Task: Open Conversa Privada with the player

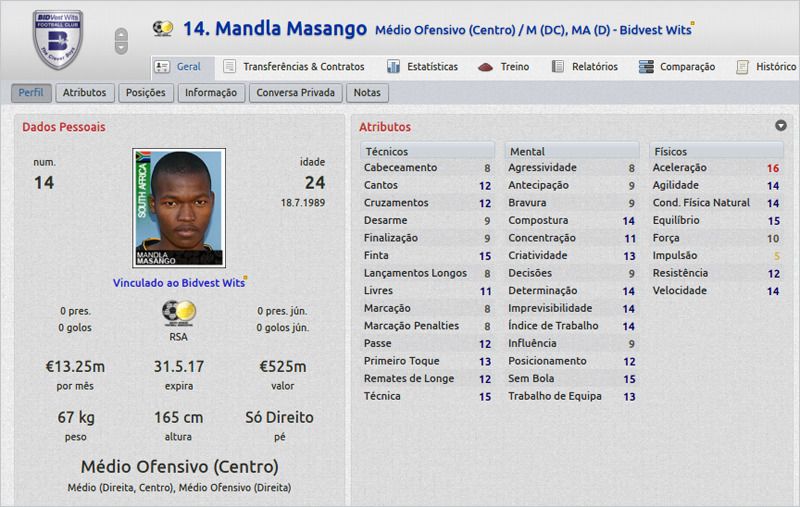Action: coord(296,93)
